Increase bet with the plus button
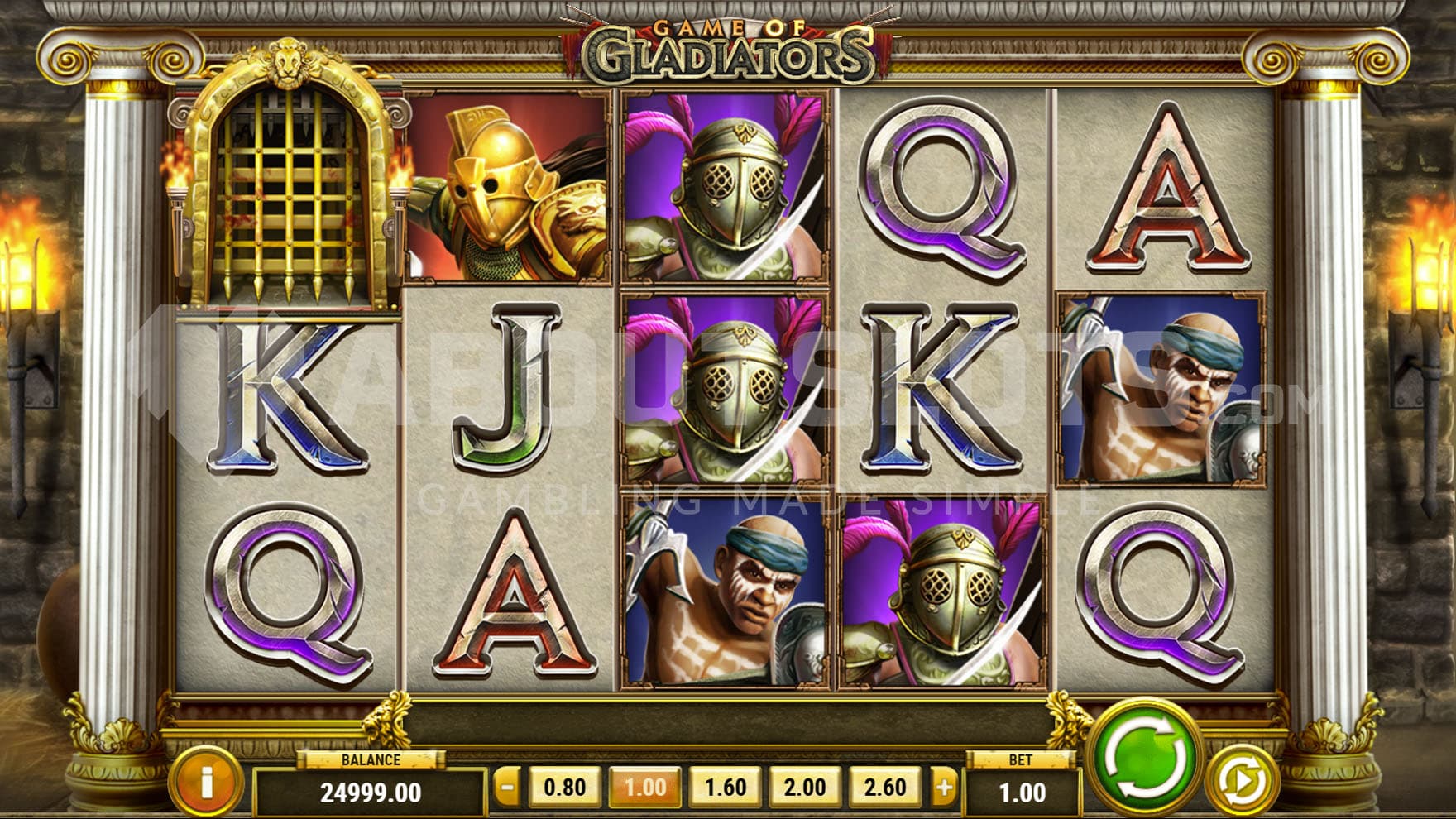 click(943, 788)
